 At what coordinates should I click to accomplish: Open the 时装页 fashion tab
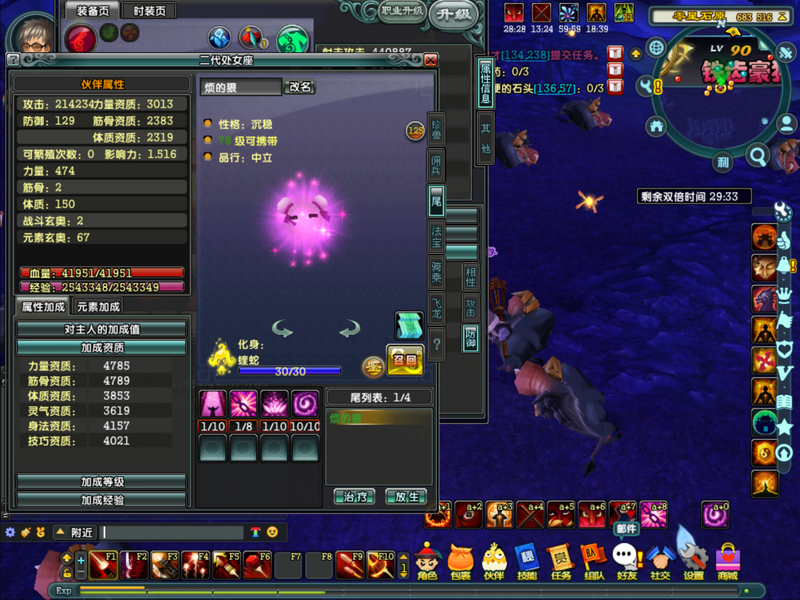click(148, 10)
